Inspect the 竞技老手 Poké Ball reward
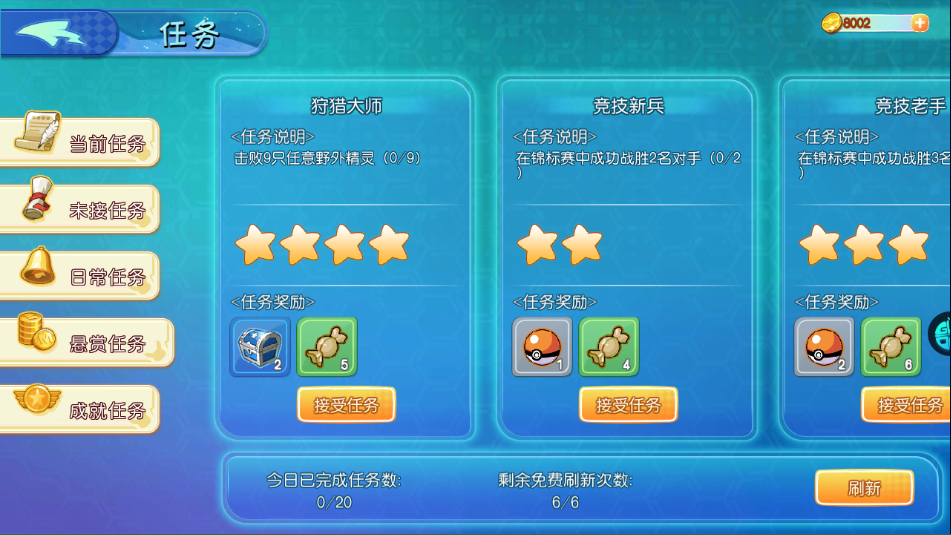Viewport: 951px width, 535px height. pyautogui.click(x=824, y=347)
